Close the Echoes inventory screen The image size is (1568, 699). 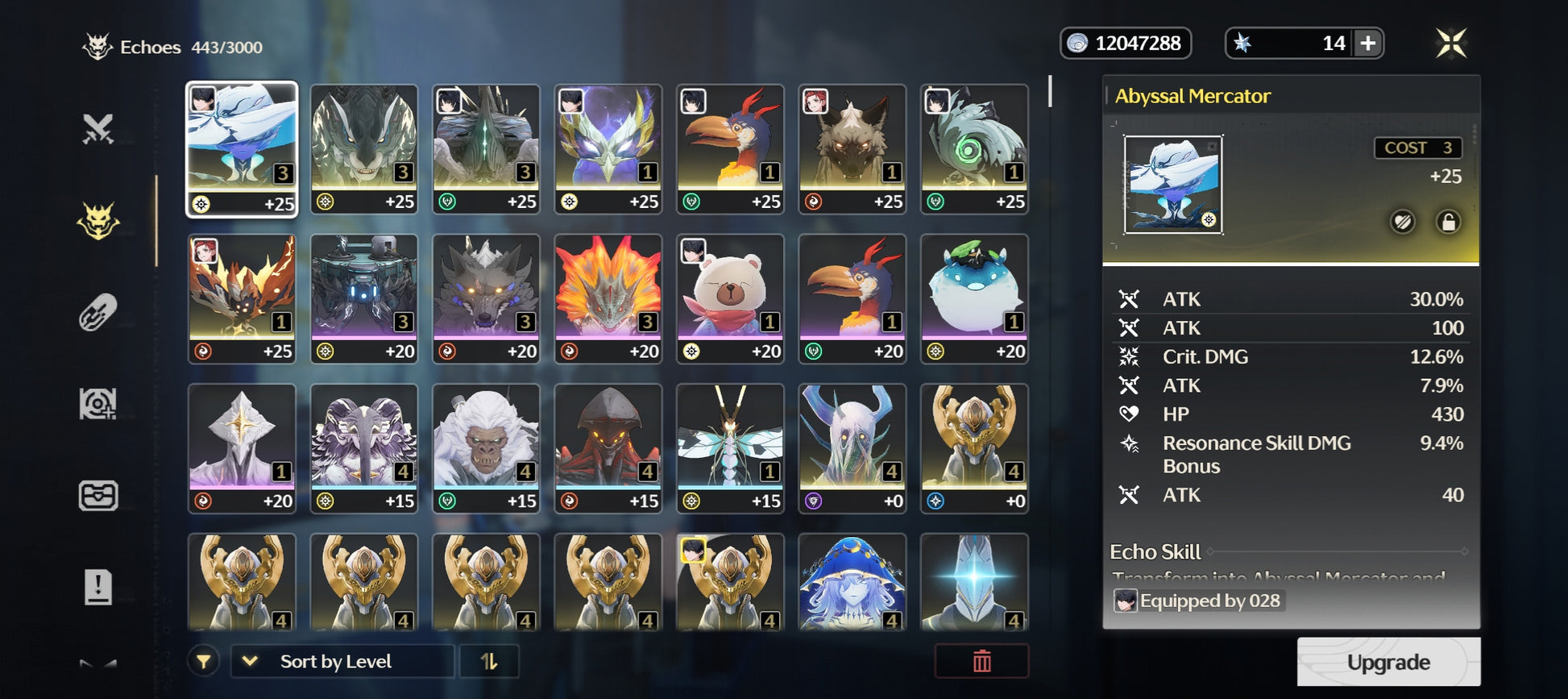click(x=1450, y=44)
